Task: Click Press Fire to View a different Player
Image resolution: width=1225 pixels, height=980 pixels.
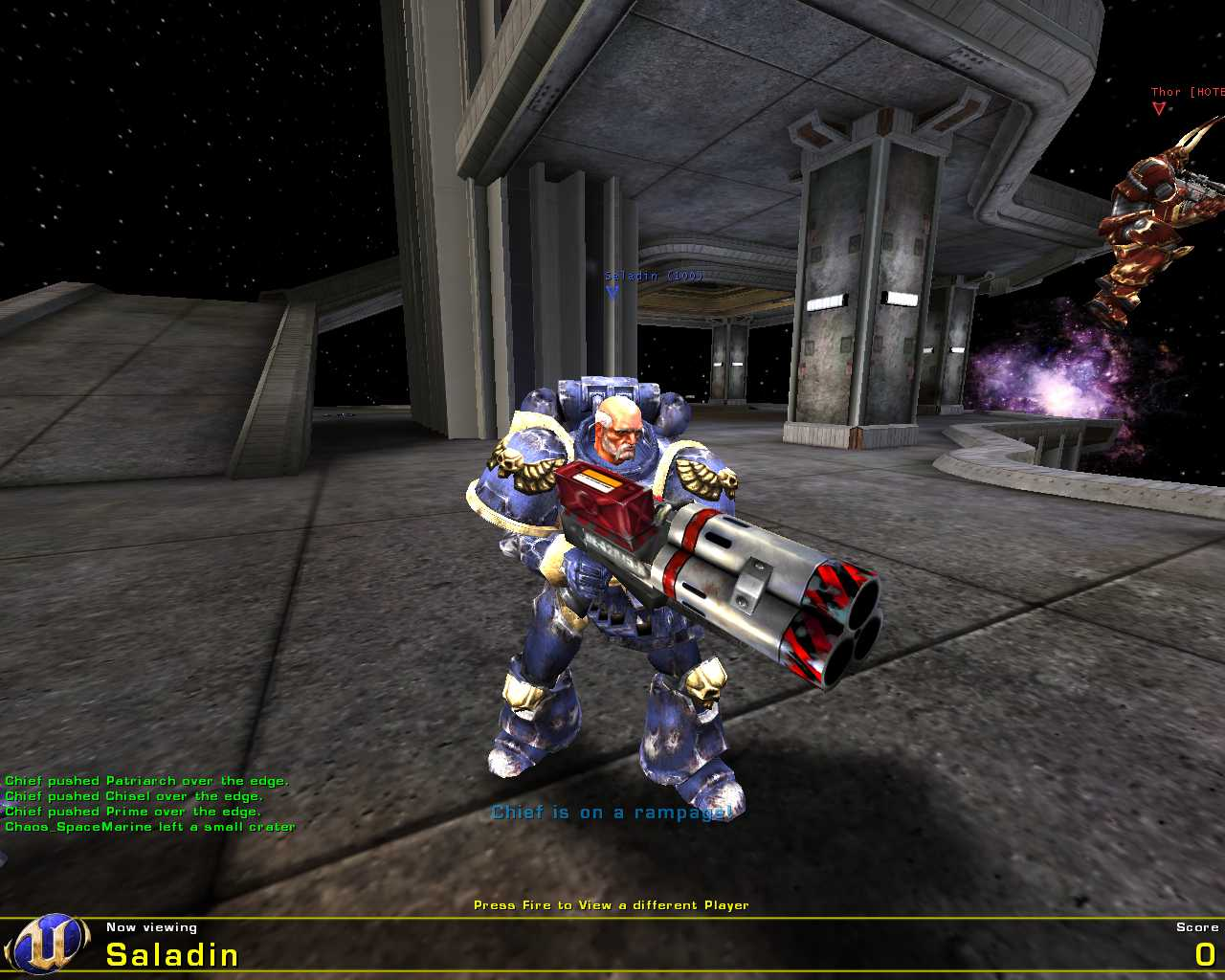Action: point(611,903)
